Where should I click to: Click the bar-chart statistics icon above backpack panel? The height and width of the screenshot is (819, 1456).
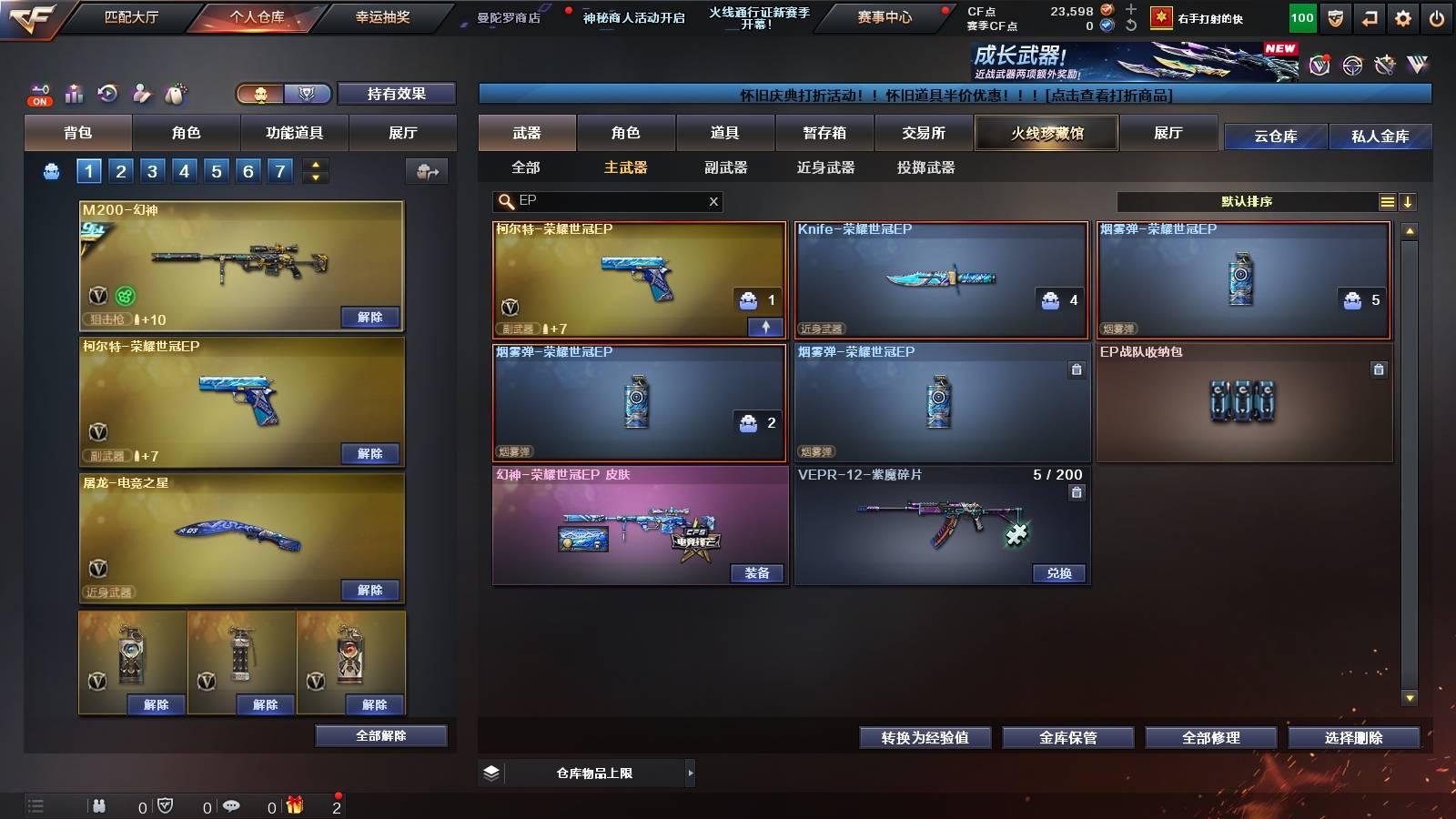click(73, 91)
